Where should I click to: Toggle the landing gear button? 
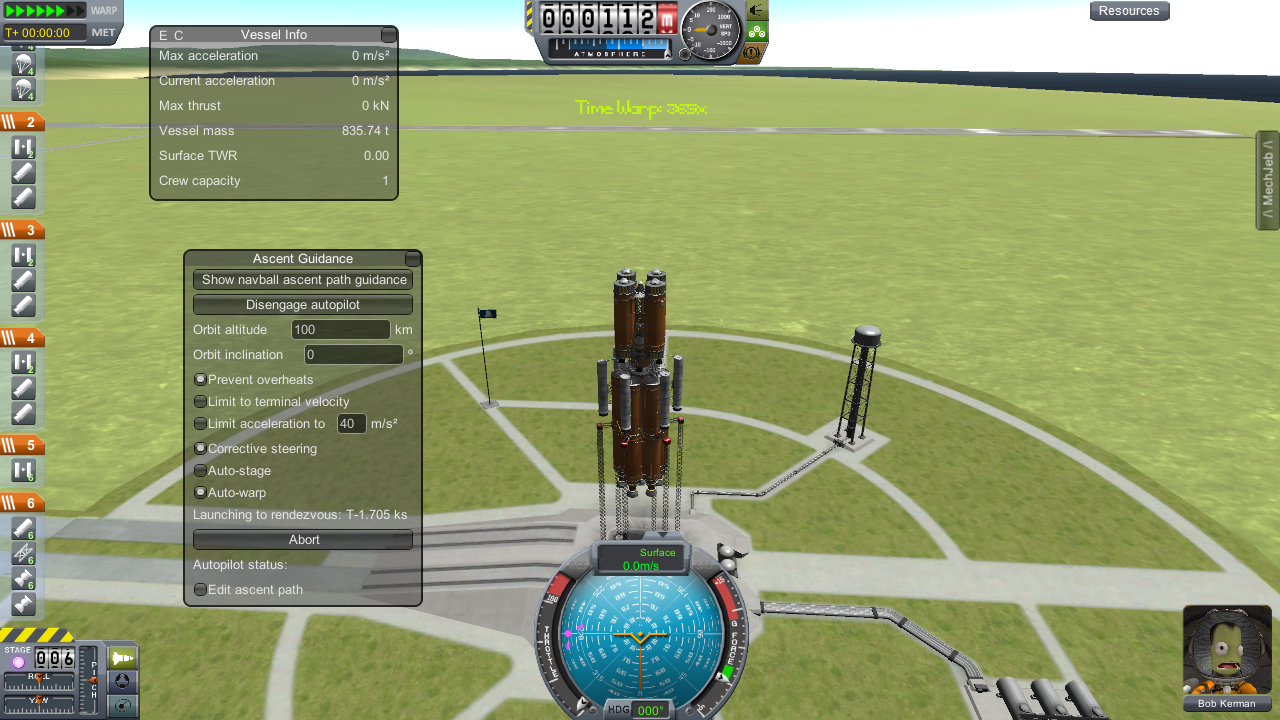point(757,31)
